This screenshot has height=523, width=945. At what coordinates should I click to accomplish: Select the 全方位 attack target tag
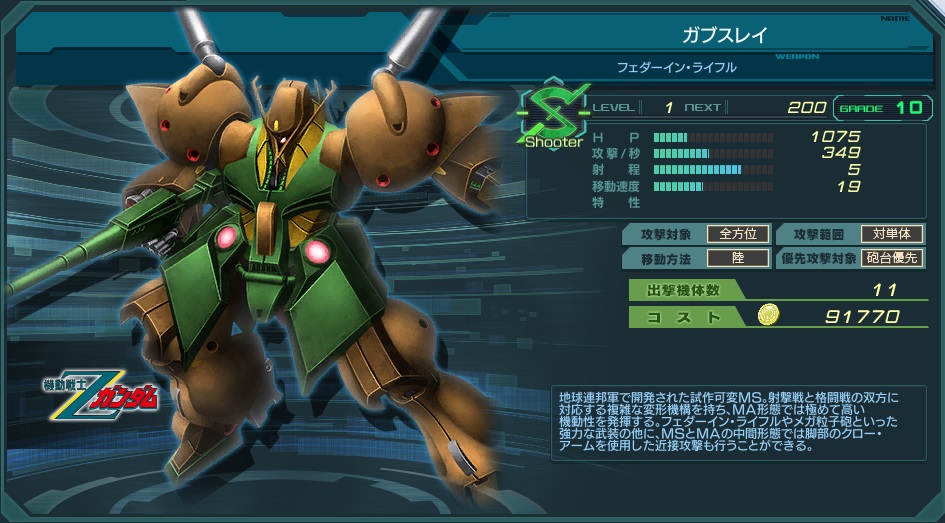[738, 234]
